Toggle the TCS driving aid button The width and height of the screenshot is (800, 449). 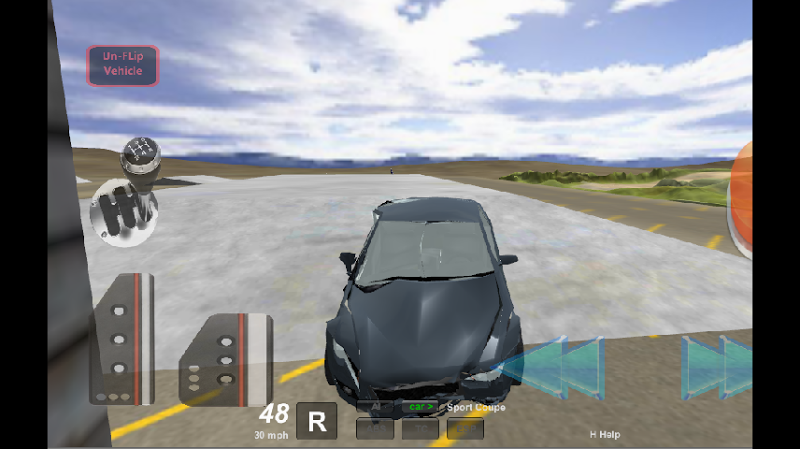pos(420,429)
